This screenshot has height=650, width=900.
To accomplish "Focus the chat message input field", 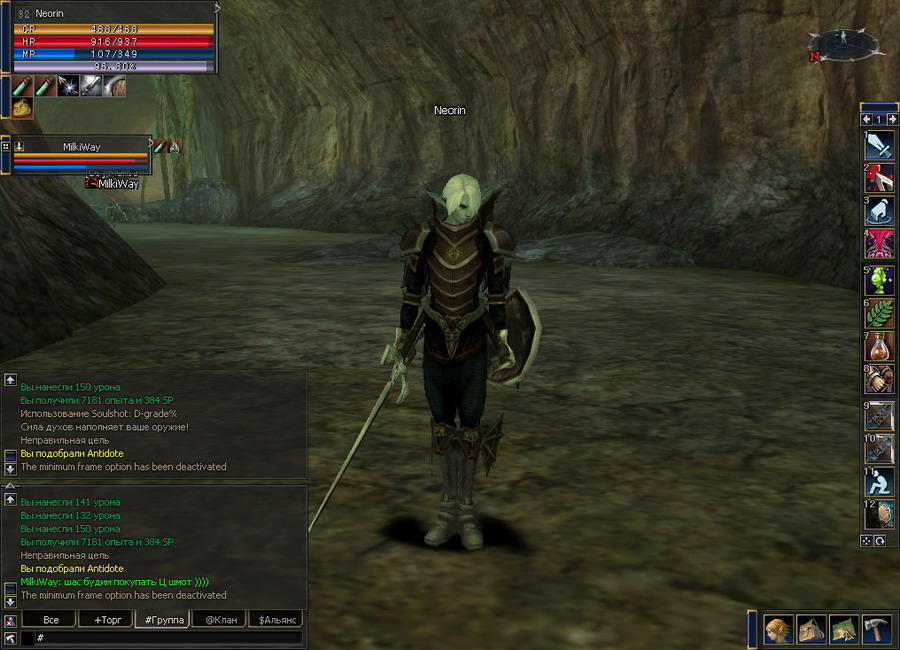I will coord(165,637).
